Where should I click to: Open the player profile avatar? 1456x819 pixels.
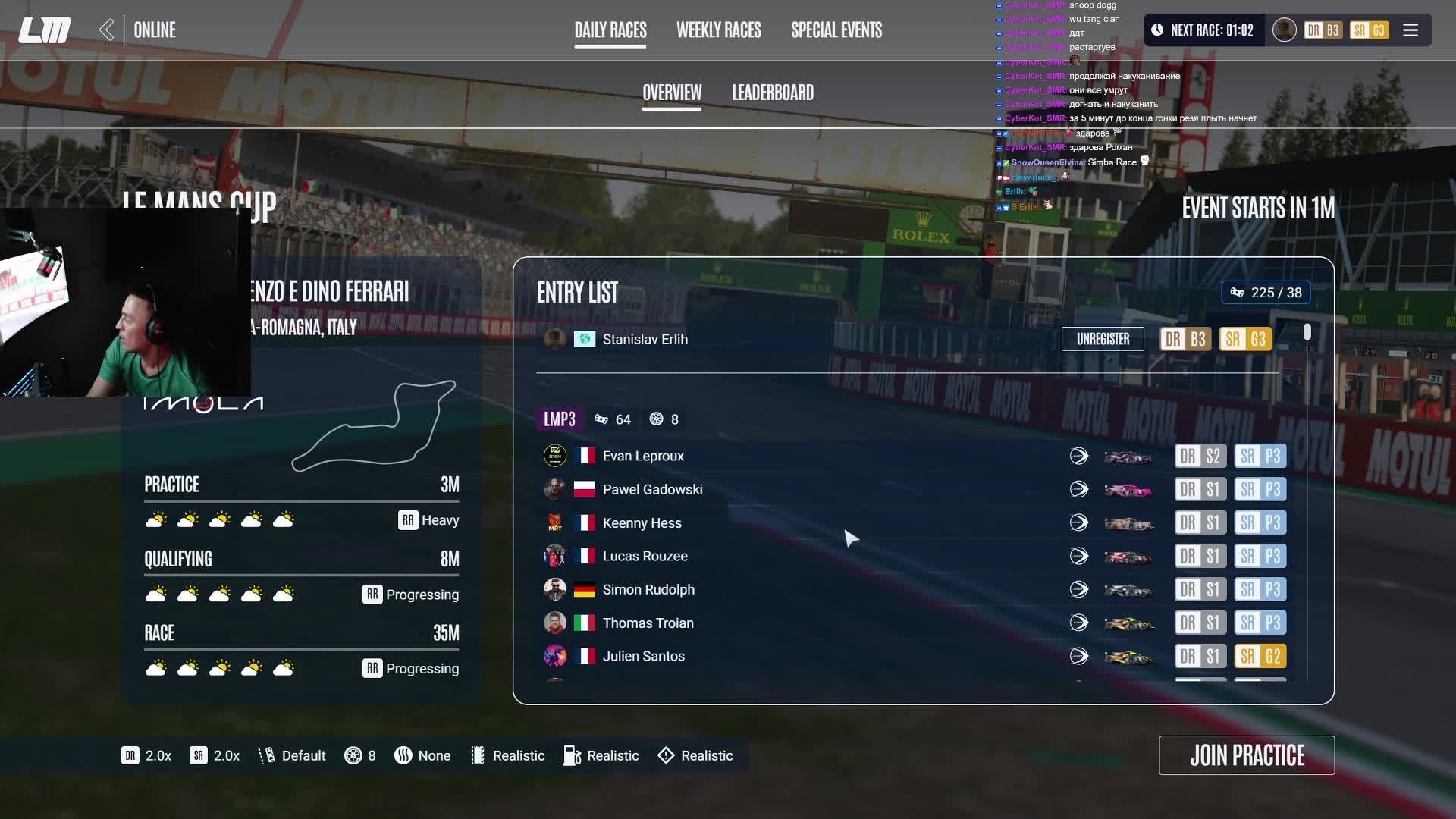pos(1284,30)
